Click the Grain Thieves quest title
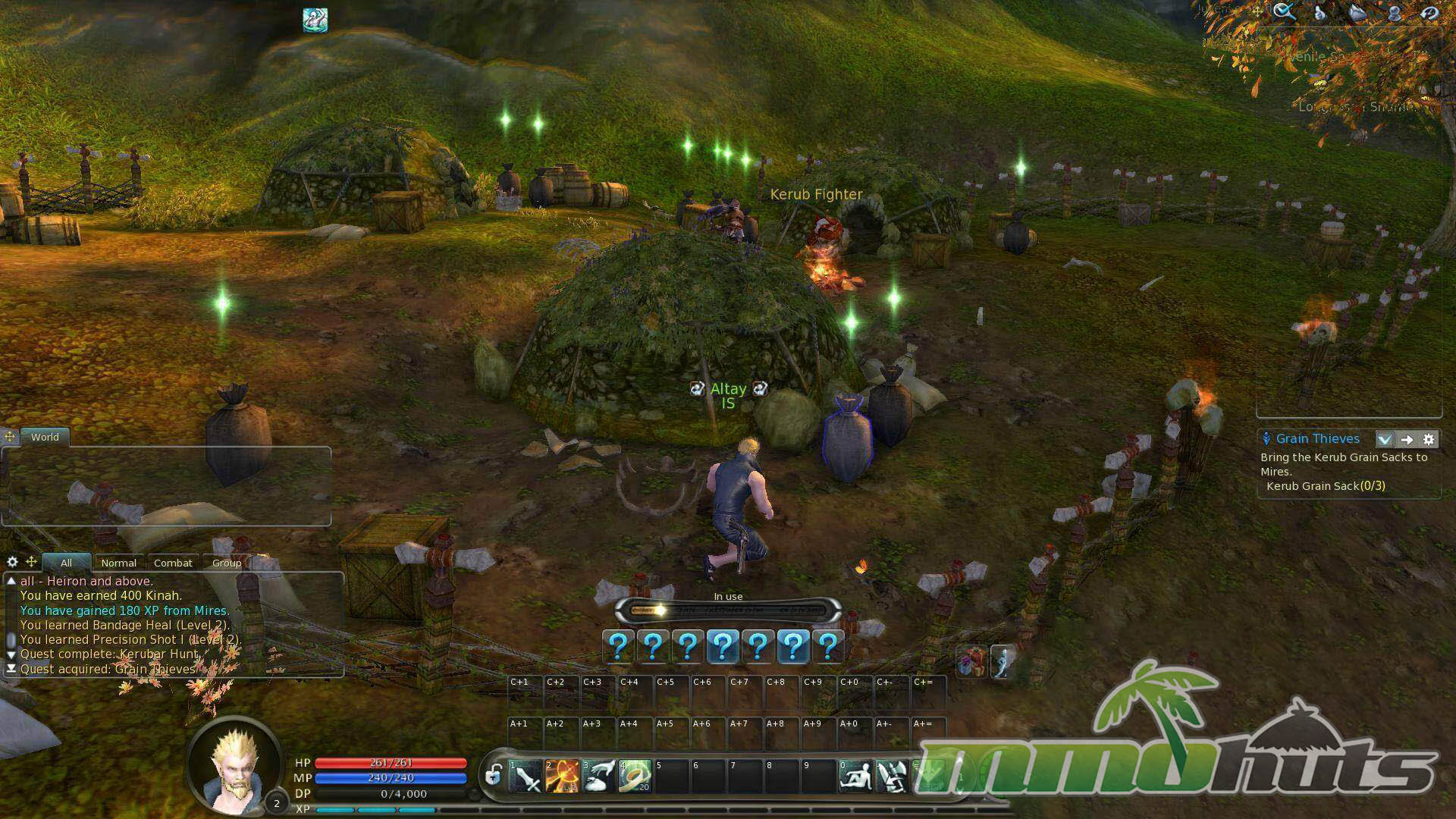 (1317, 438)
